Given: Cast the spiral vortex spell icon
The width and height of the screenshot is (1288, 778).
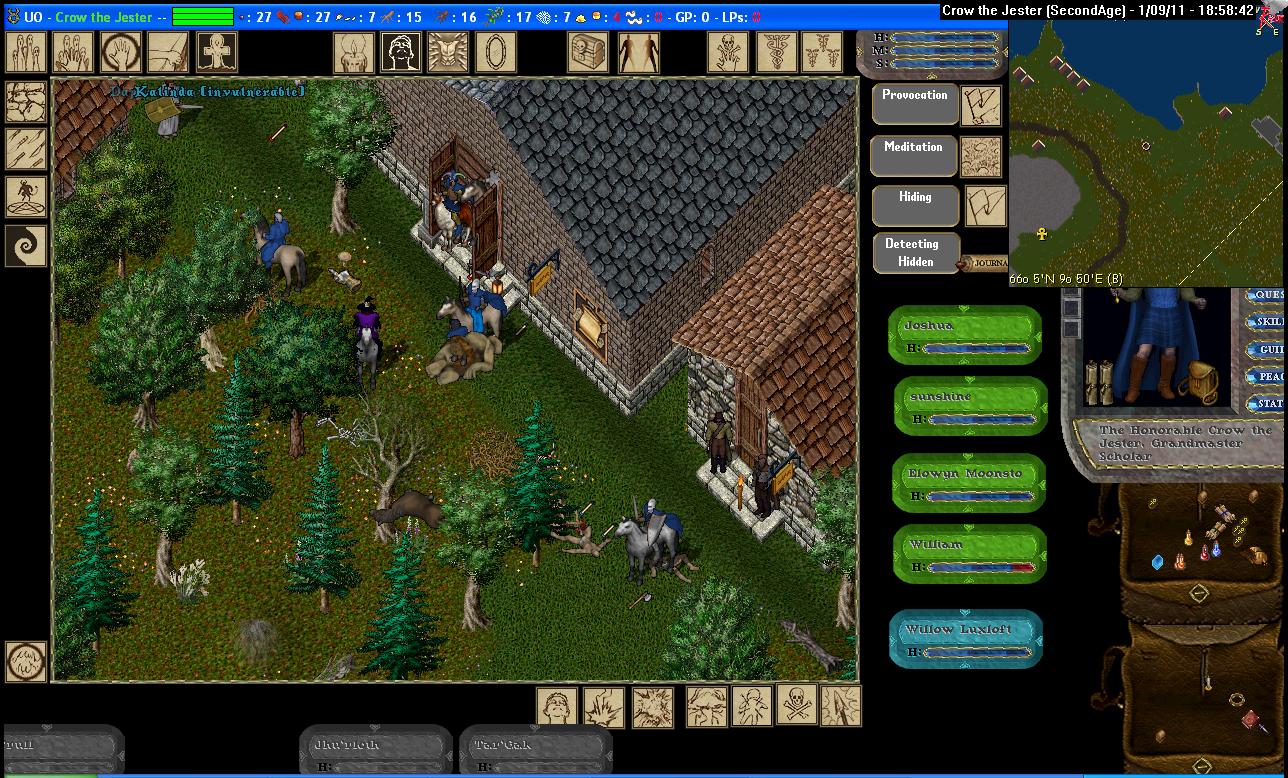Looking at the screenshot, I should [26, 245].
